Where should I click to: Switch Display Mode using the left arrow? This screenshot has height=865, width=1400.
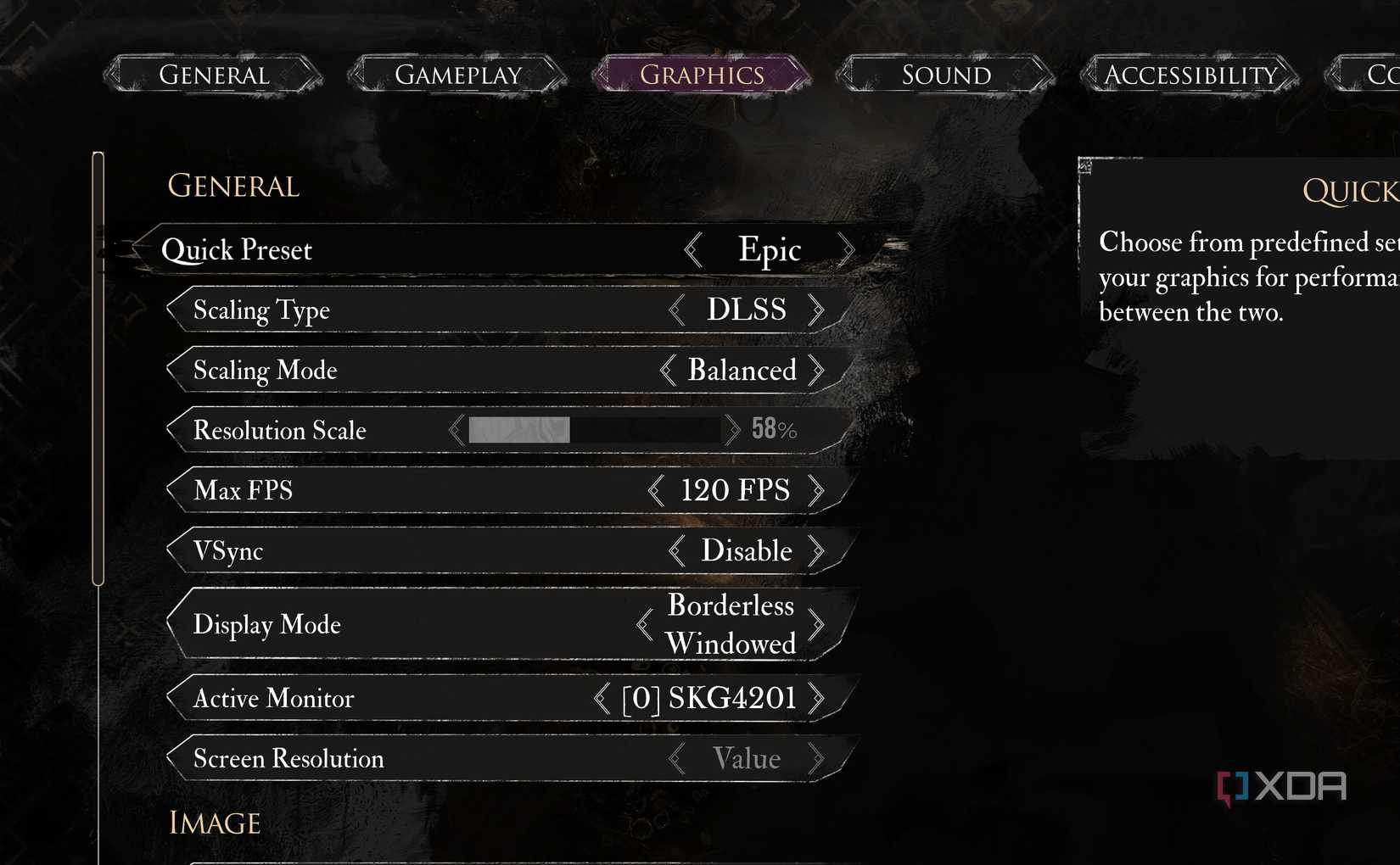(645, 625)
